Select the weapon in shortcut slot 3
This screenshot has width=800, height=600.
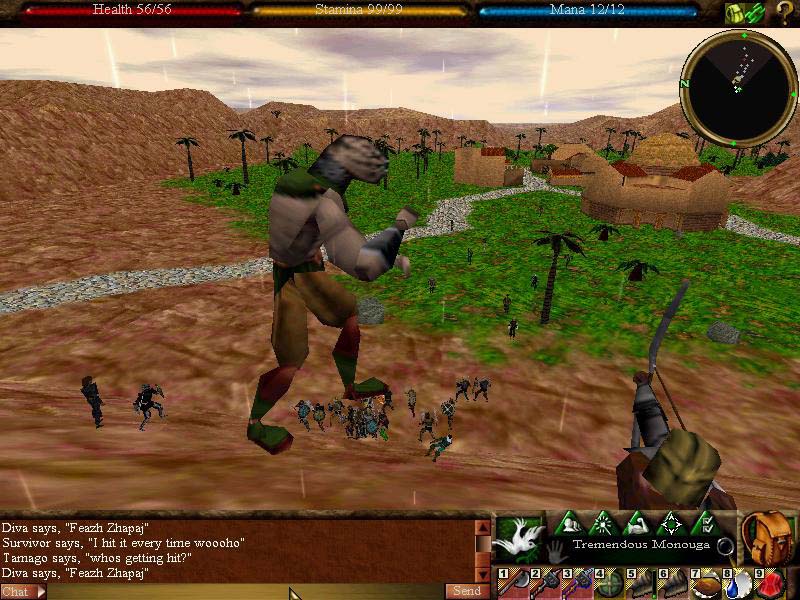pyautogui.click(x=577, y=583)
